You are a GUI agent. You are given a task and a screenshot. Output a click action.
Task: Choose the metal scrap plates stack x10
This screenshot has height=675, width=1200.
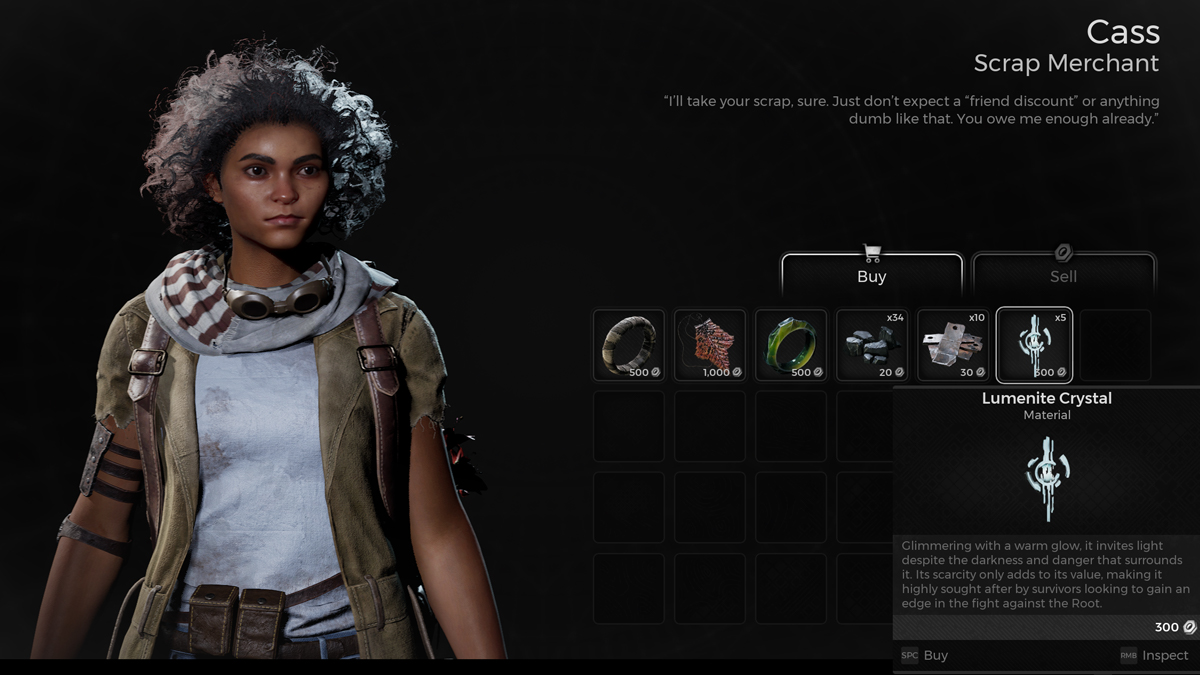[x=953, y=345]
